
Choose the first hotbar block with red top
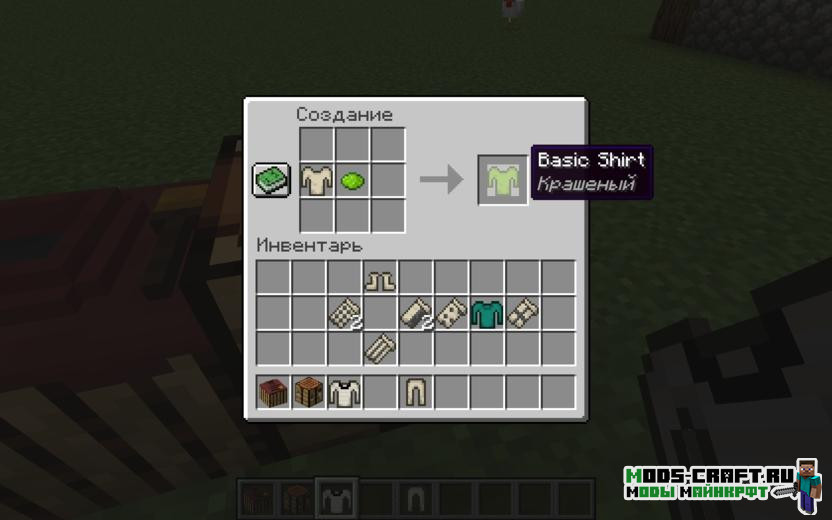[273, 393]
